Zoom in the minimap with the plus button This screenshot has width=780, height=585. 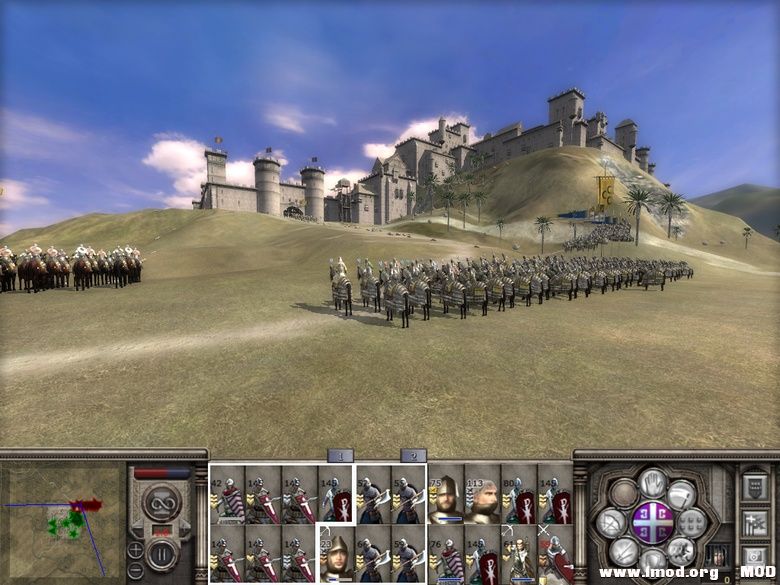[x=135, y=549]
